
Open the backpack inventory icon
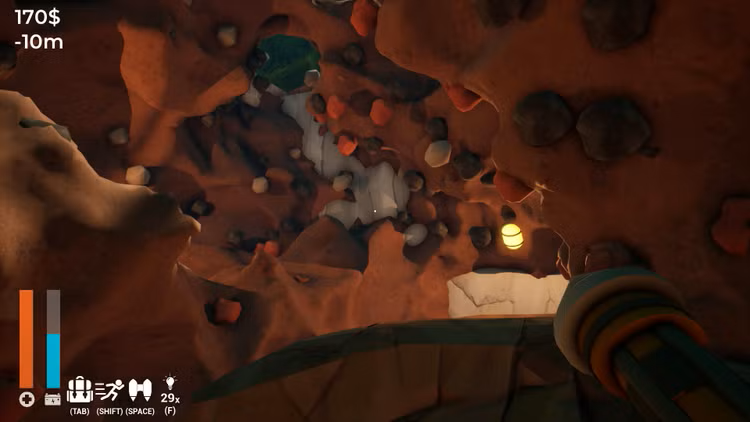coord(79,390)
